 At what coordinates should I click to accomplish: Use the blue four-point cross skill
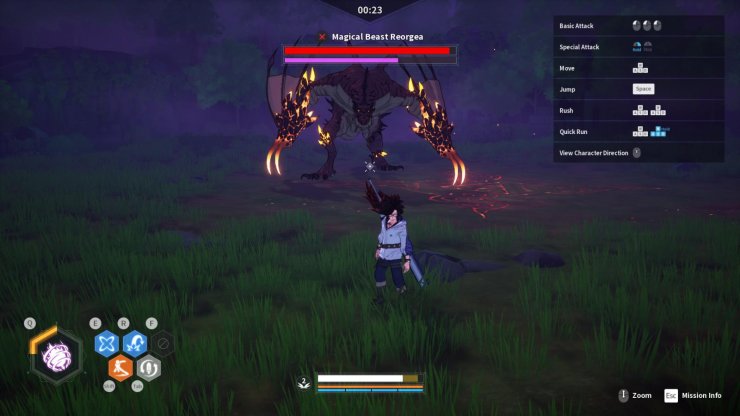(x=106, y=344)
